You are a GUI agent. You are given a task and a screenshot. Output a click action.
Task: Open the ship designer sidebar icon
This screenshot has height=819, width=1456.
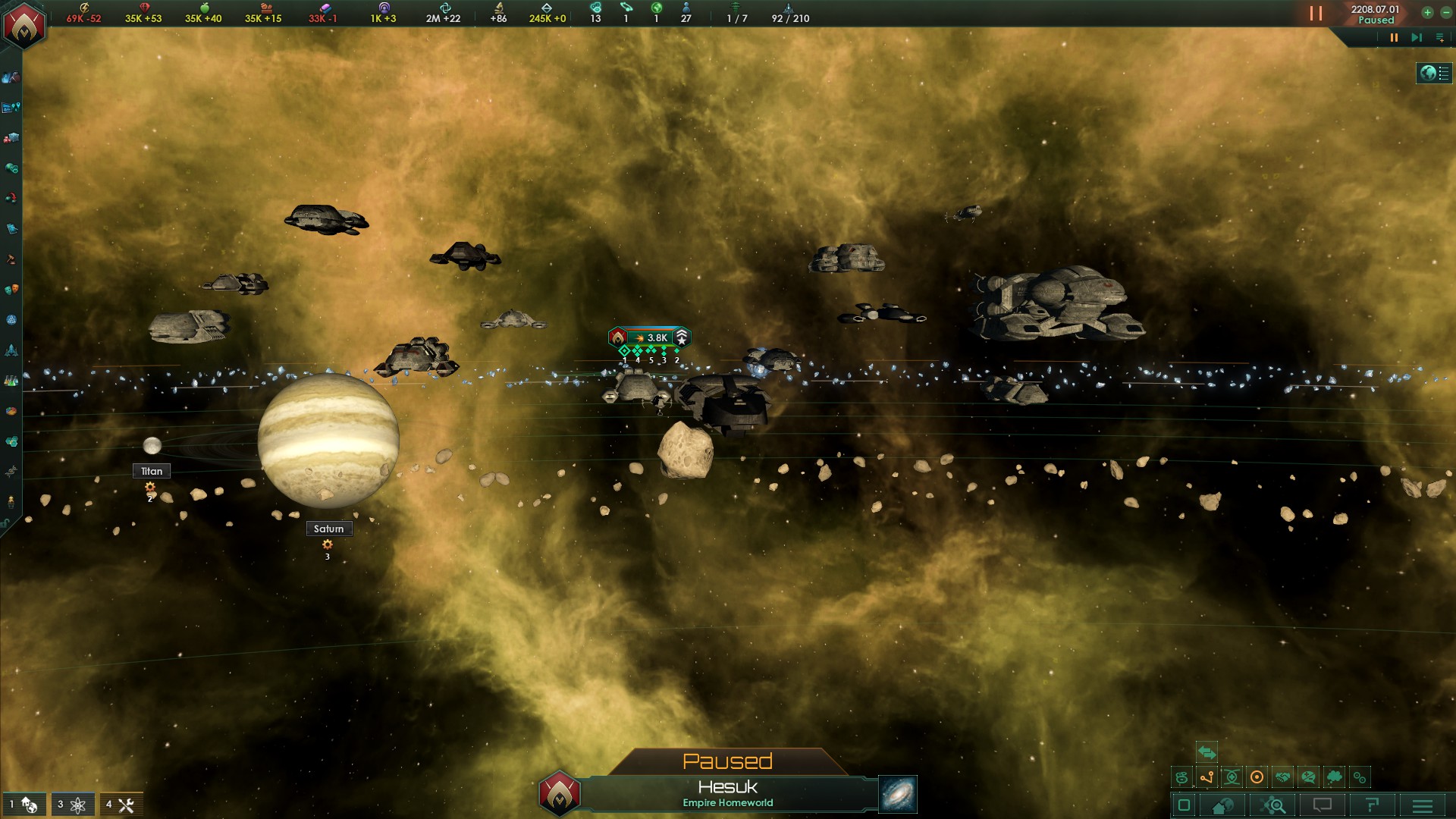point(11,350)
